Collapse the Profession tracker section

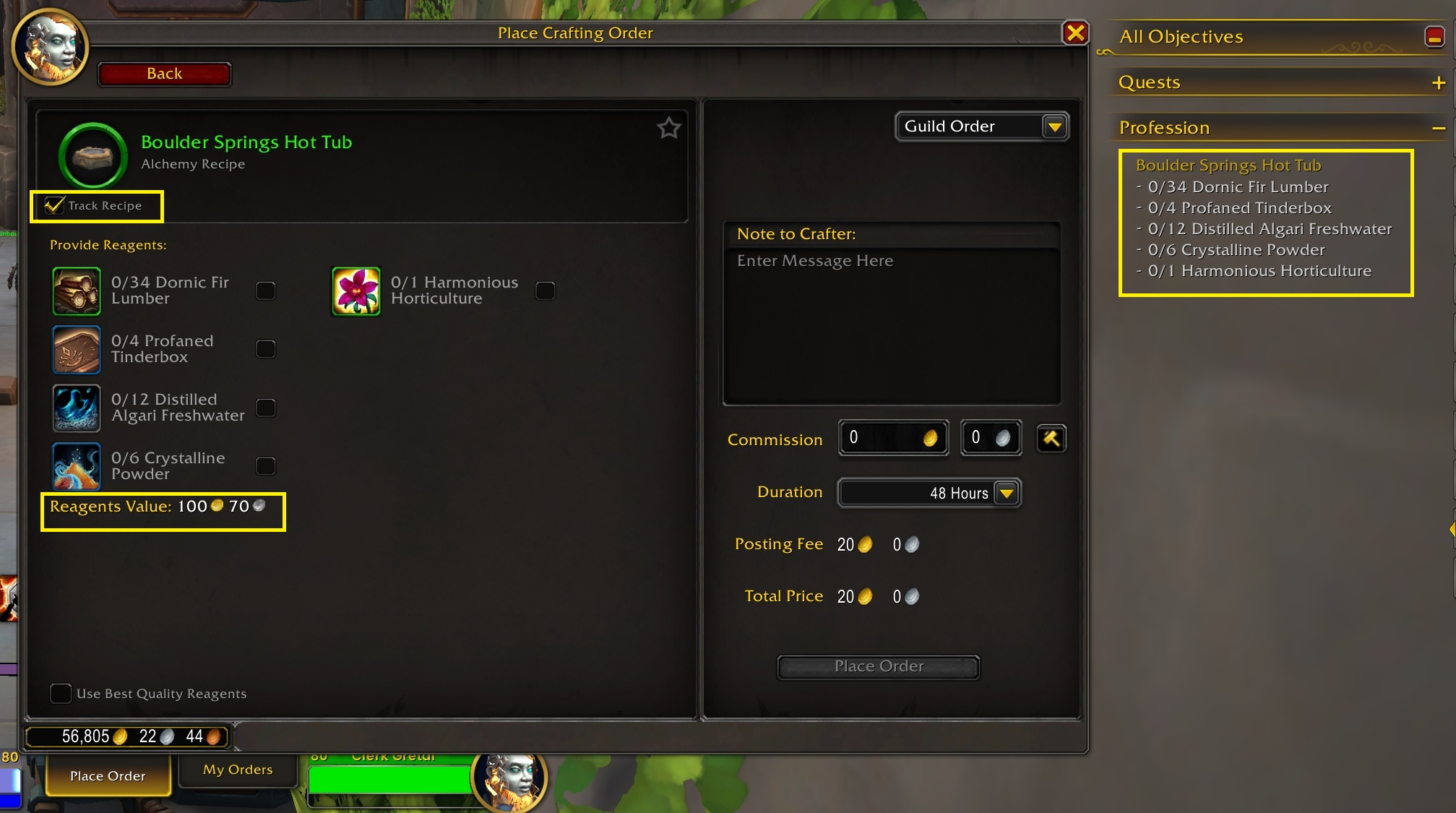1438,129
